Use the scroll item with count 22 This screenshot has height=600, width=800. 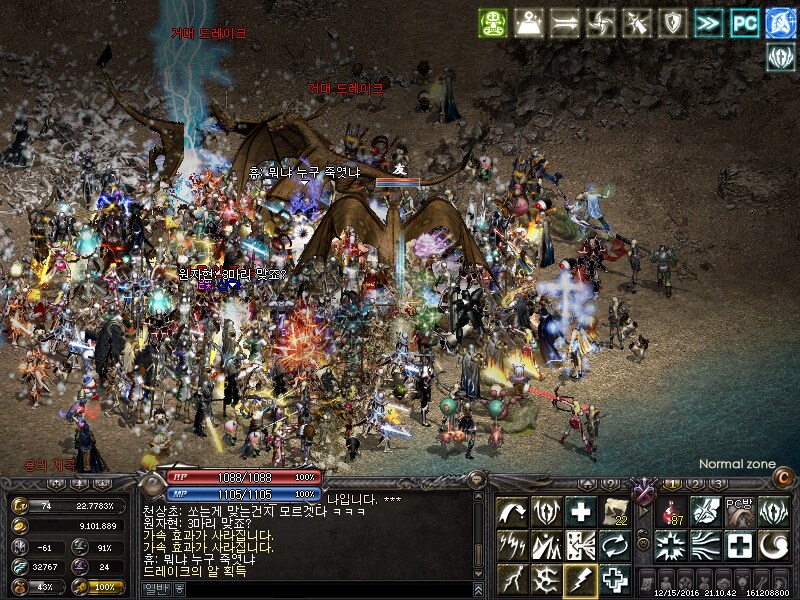point(614,511)
